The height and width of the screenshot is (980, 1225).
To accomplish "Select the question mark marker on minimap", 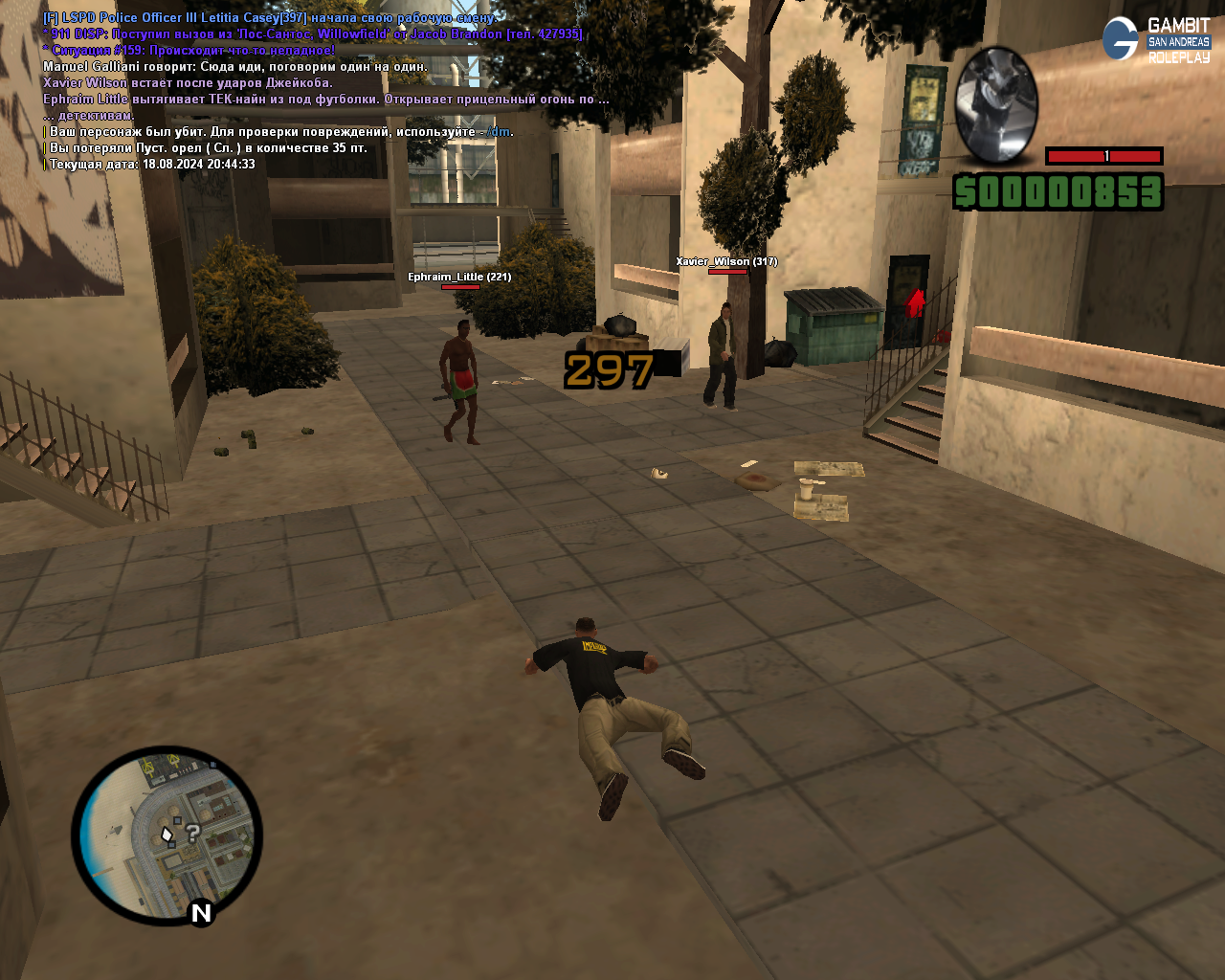I will (x=192, y=833).
